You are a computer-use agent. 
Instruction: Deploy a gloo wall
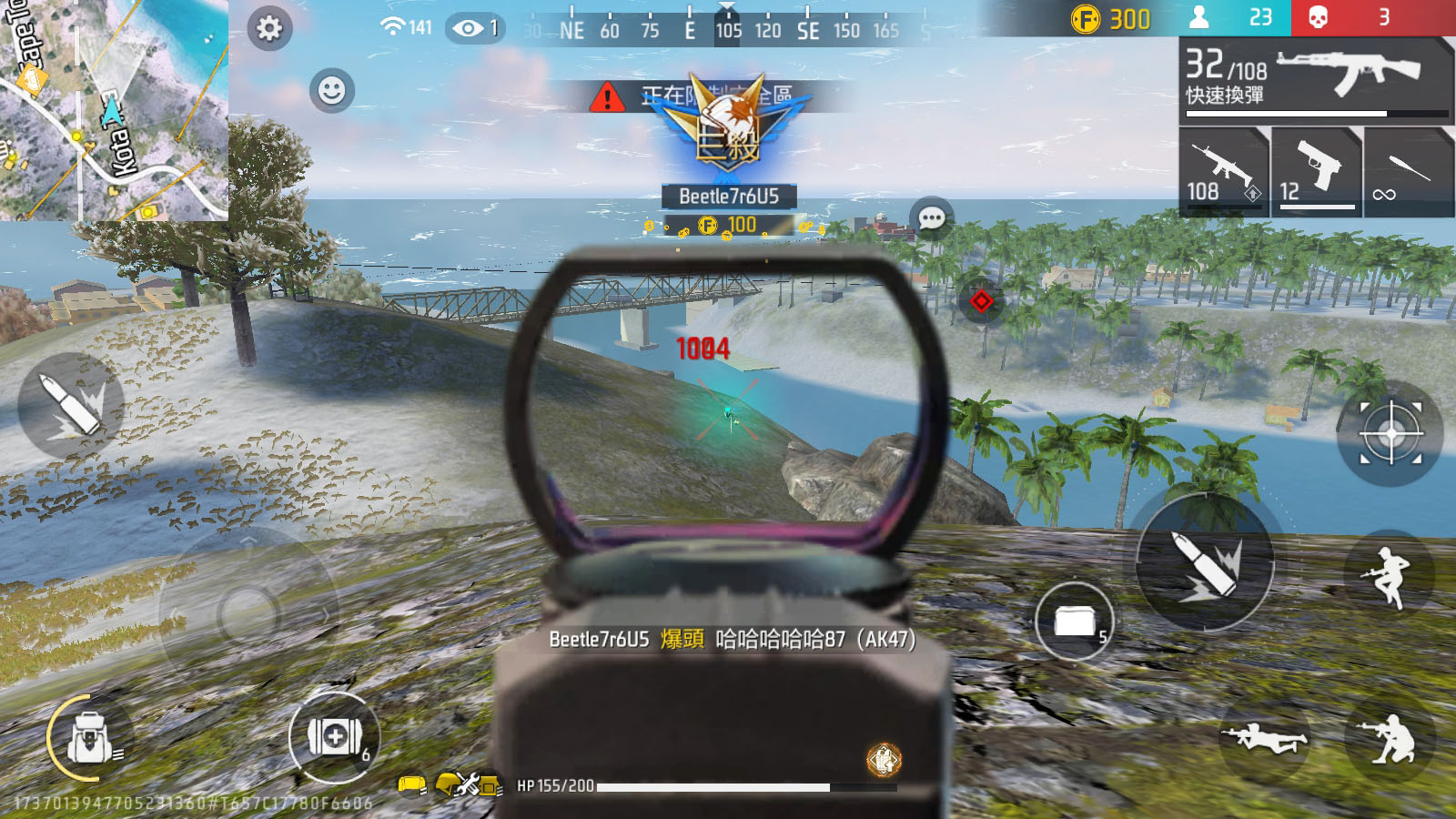[1075, 622]
